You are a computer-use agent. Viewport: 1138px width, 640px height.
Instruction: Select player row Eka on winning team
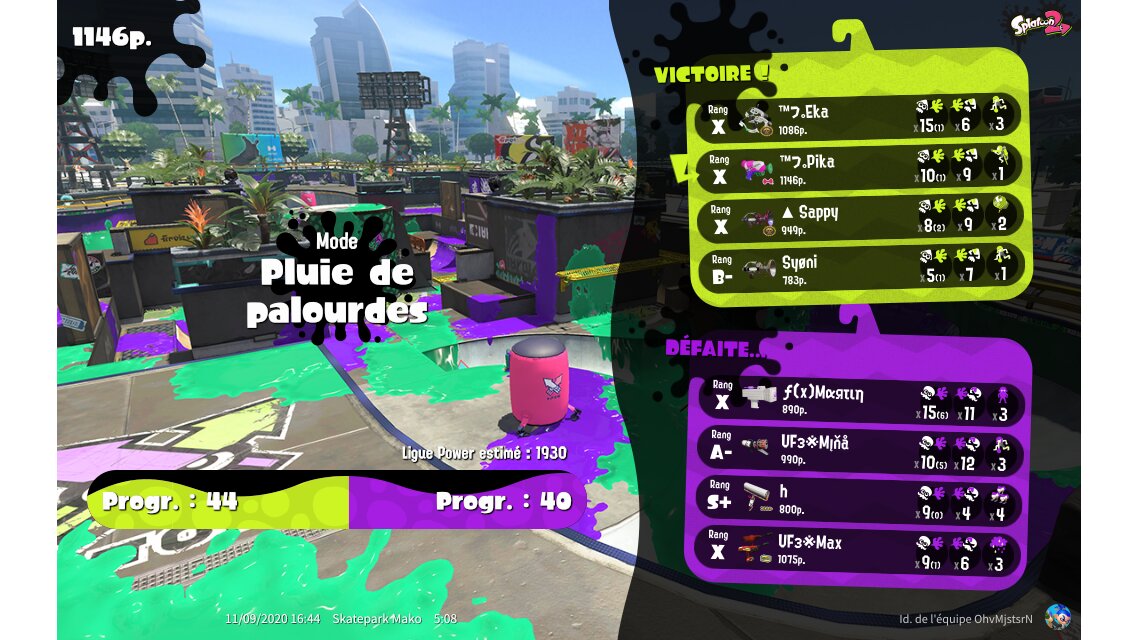point(858,116)
